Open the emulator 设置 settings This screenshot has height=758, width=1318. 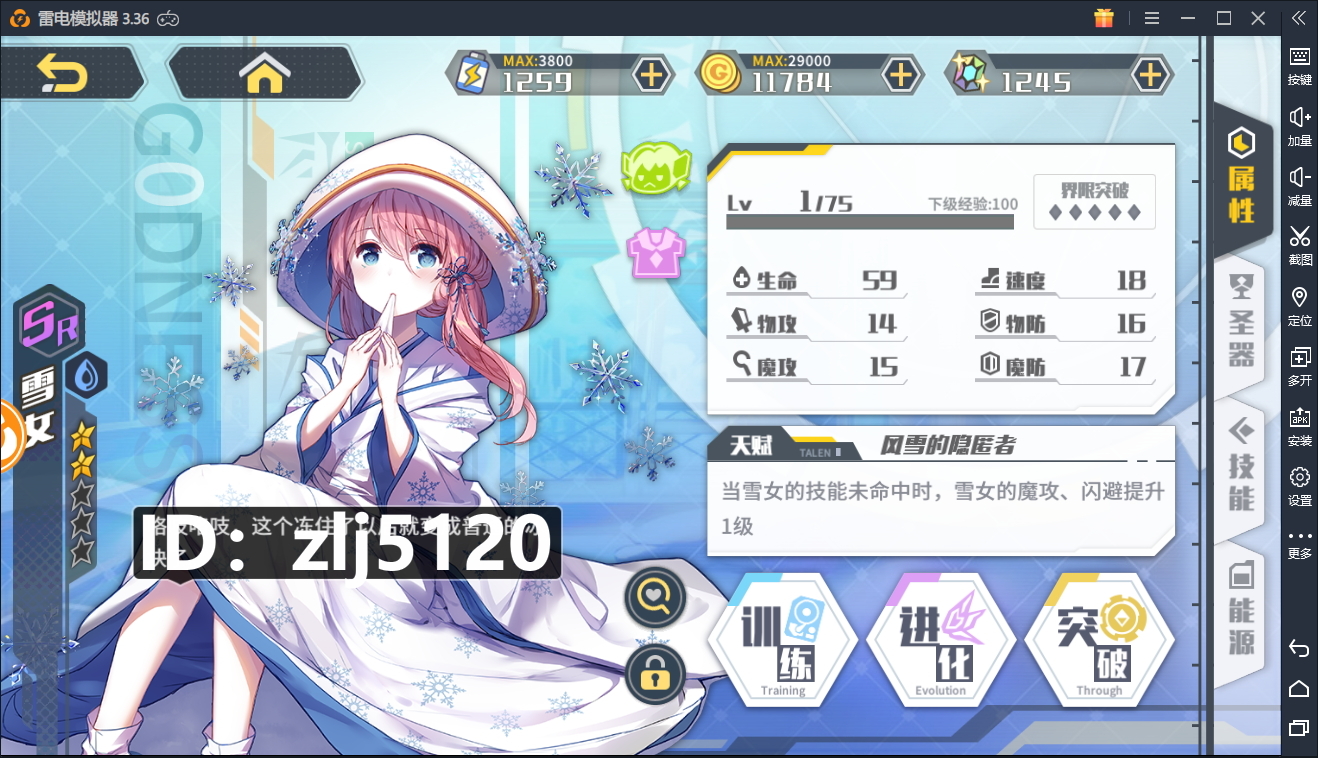(x=1299, y=484)
